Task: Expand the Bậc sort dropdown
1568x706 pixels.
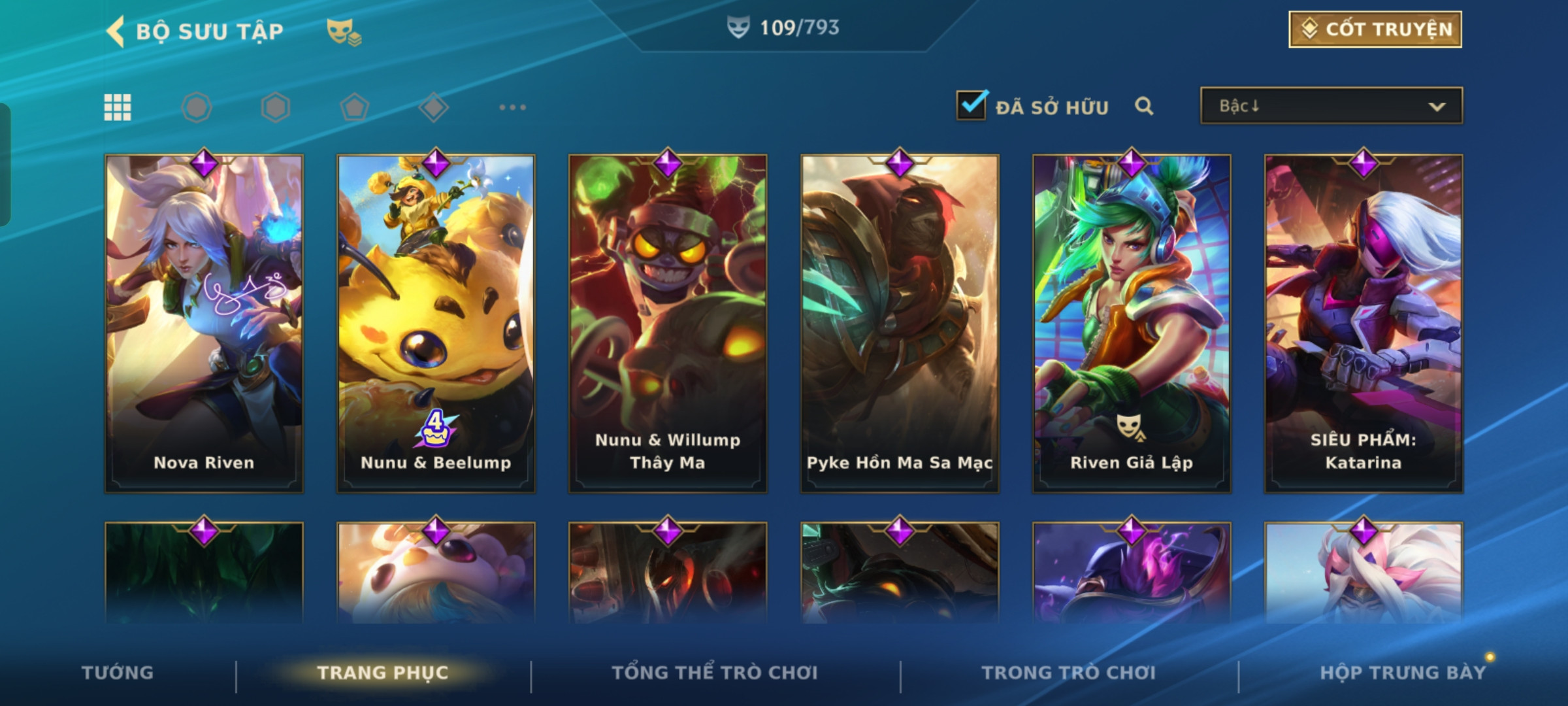Action: pos(1331,106)
